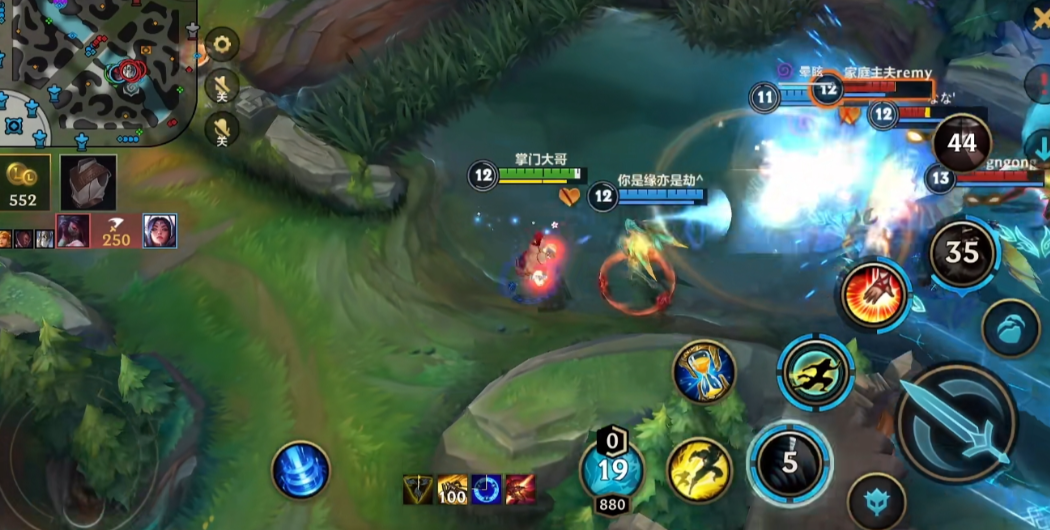Screen dimensions: 1050x530
Task: Close the panel using the yellow X
Action: (x=1040, y=17)
